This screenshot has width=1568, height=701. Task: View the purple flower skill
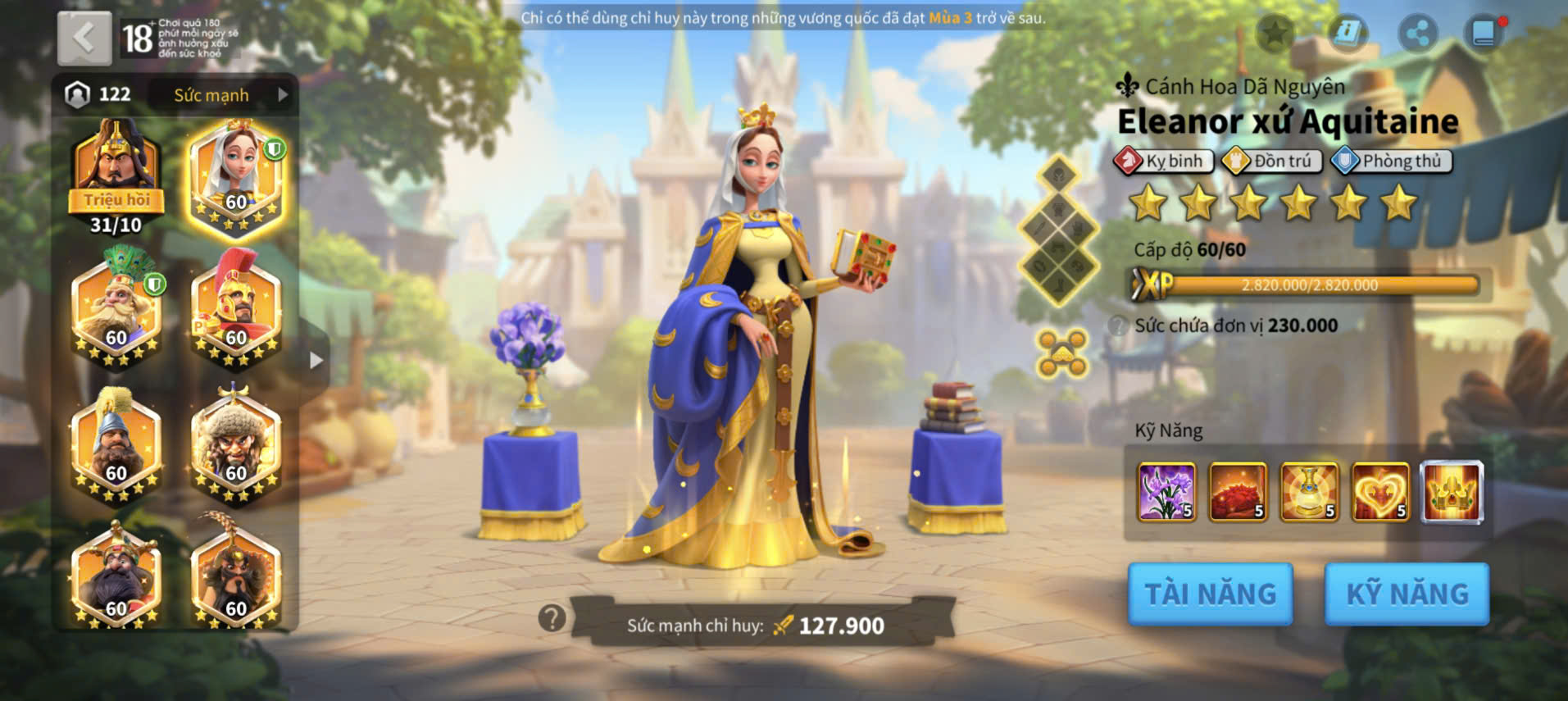1166,492
